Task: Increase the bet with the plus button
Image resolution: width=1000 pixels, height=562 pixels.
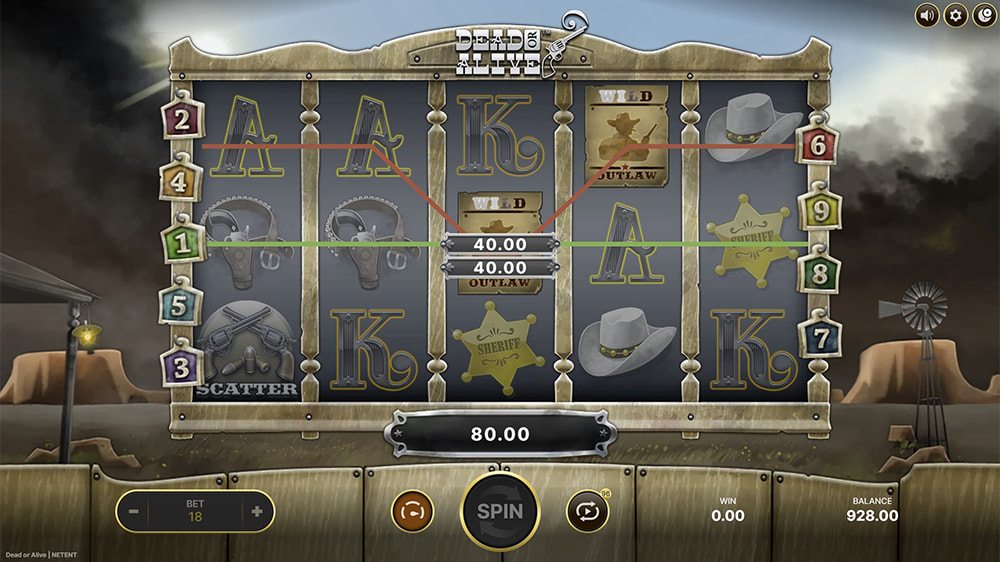Action: click(x=257, y=512)
